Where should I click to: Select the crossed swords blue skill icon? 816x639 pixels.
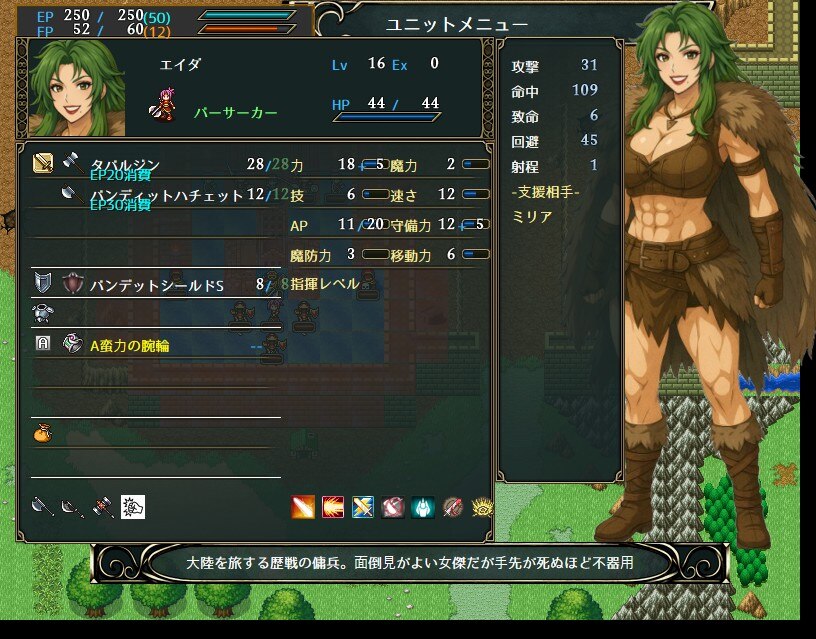click(x=363, y=507)
